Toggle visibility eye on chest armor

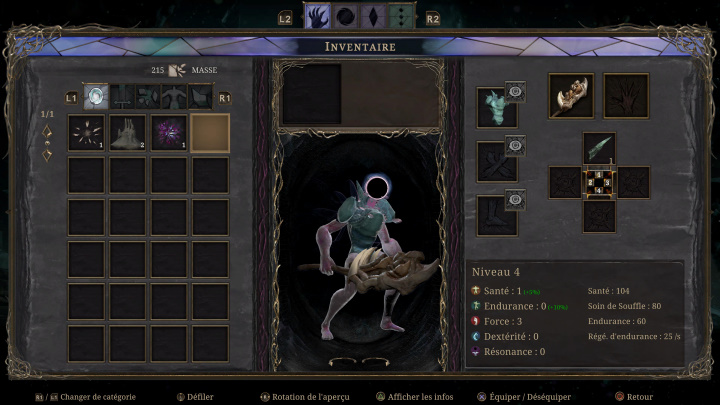click(x=516, y=91)
